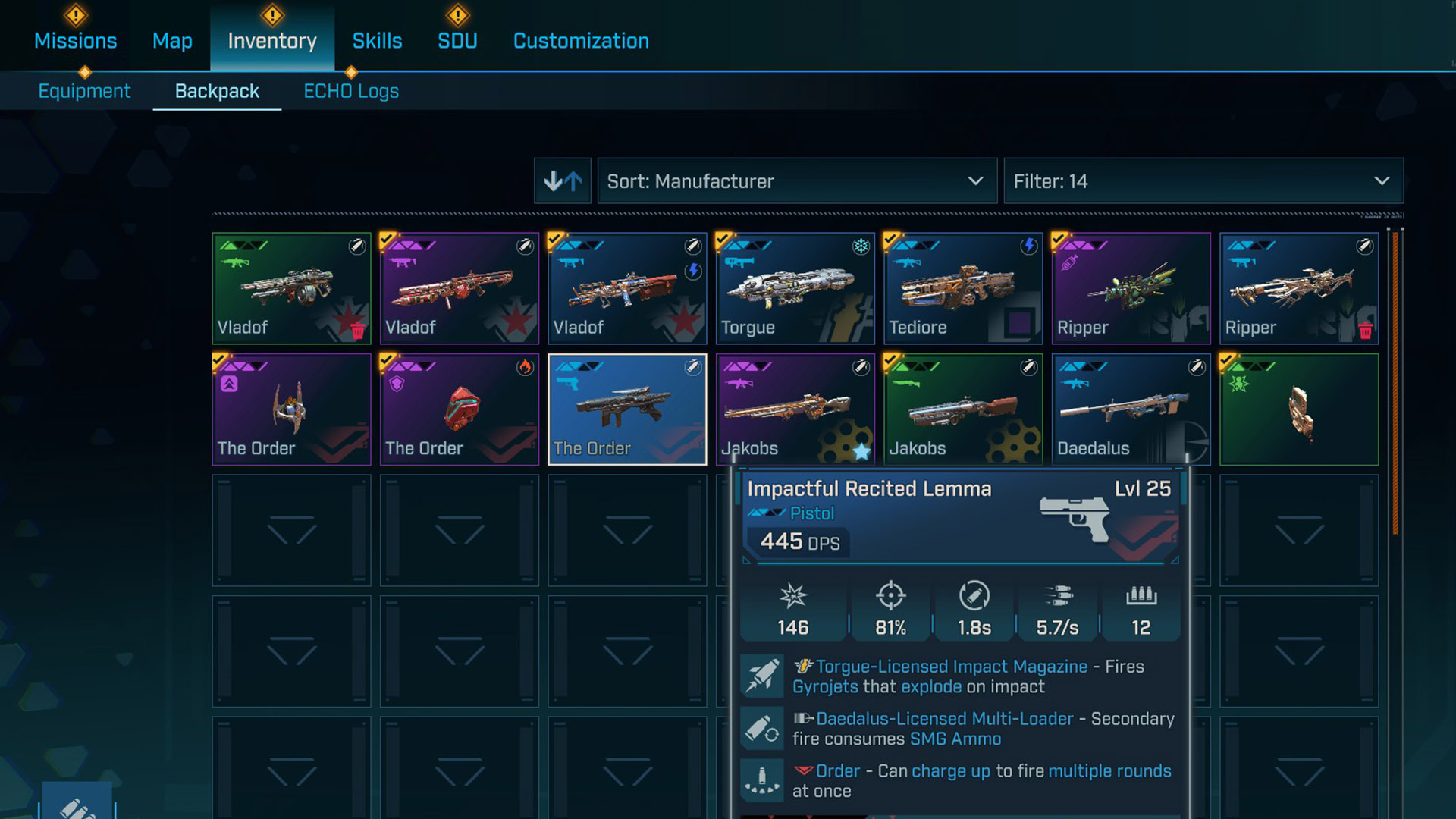Open the Customization tab
Screen dimensions: 1456x819
coord(581,41)
